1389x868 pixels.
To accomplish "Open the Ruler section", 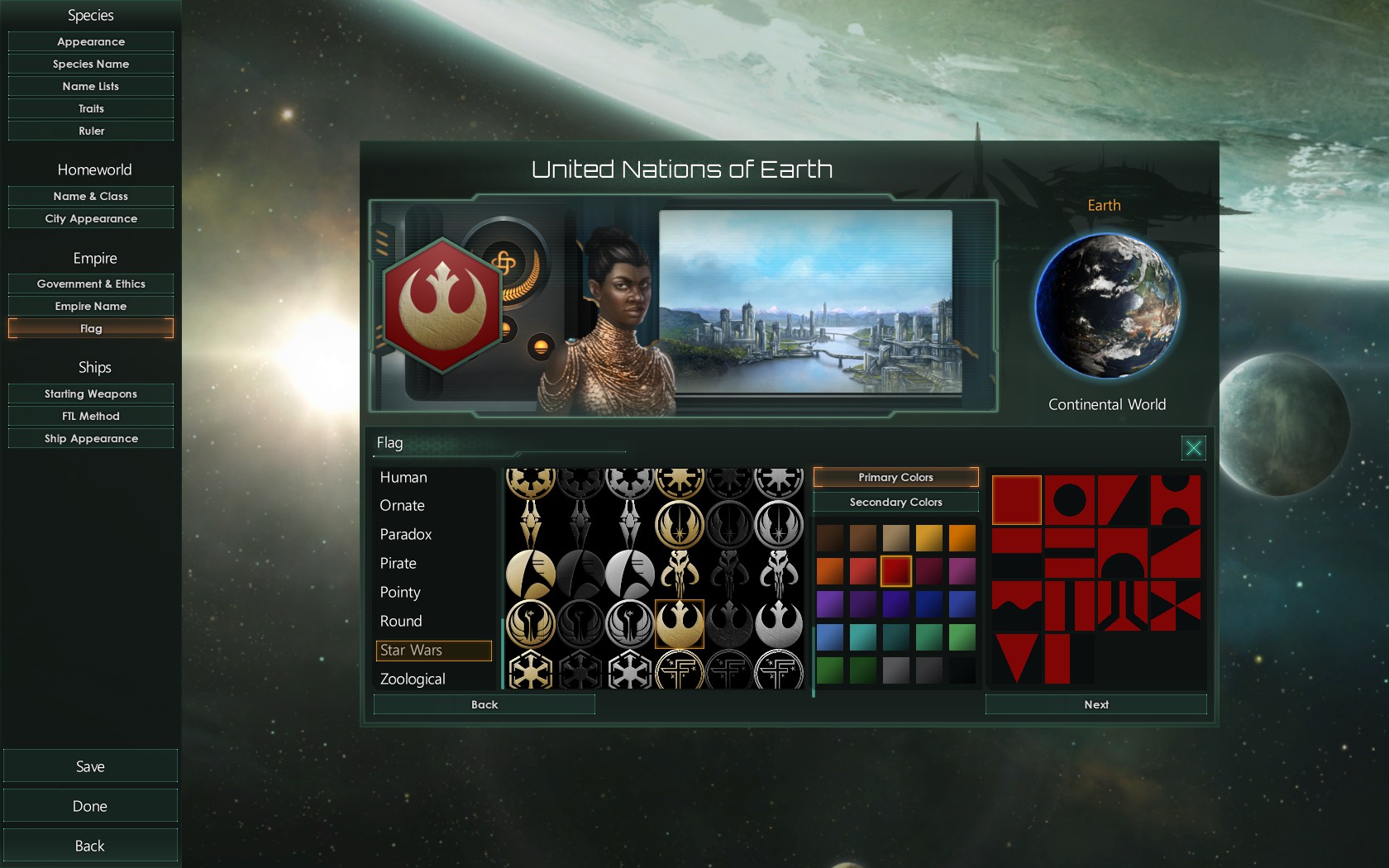I will (91, 131).
